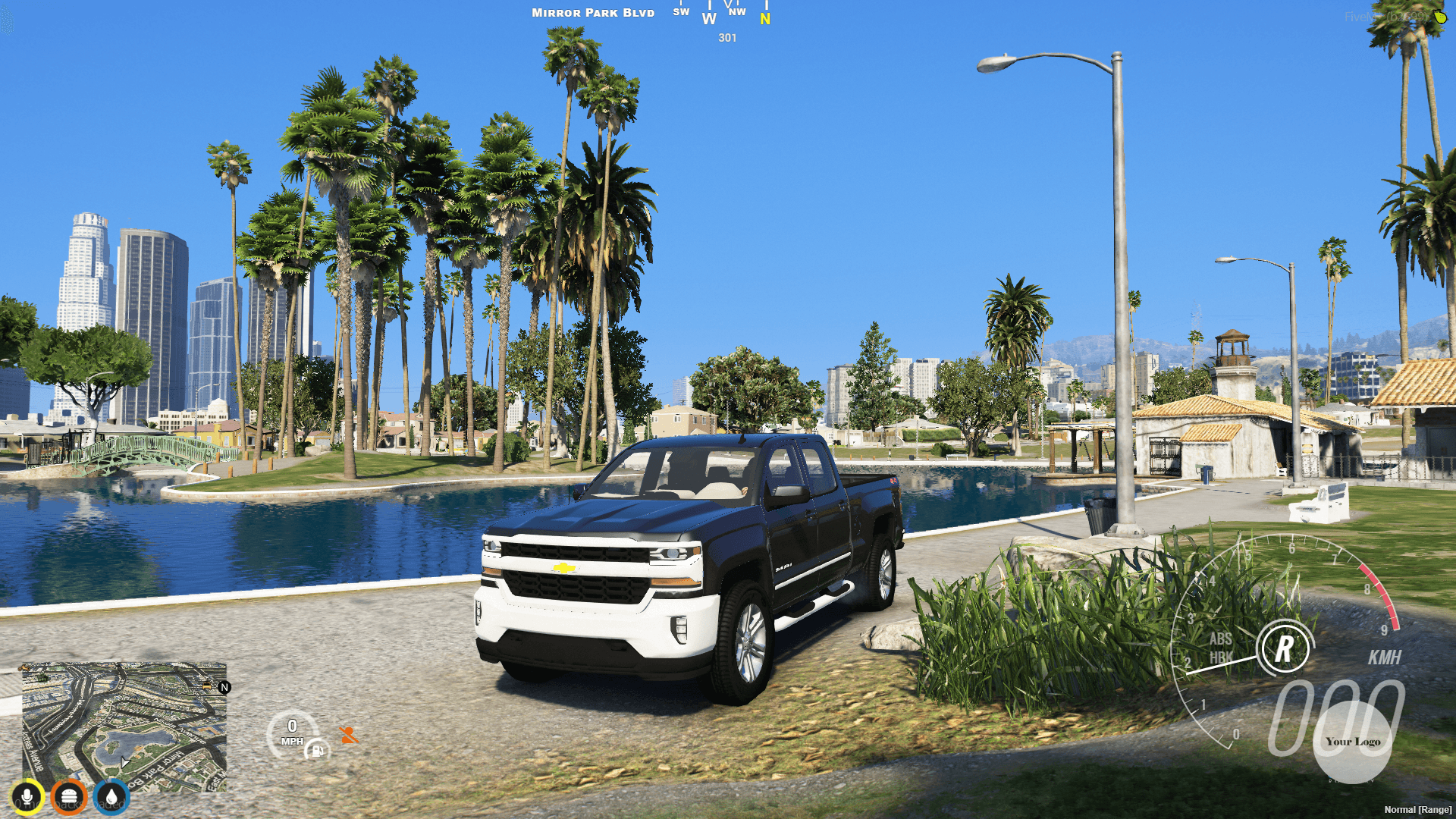Select the Mirror Park Blvd street label
Image resolution: width=1456 pixels, height=819 pixels.
point(592,12)
